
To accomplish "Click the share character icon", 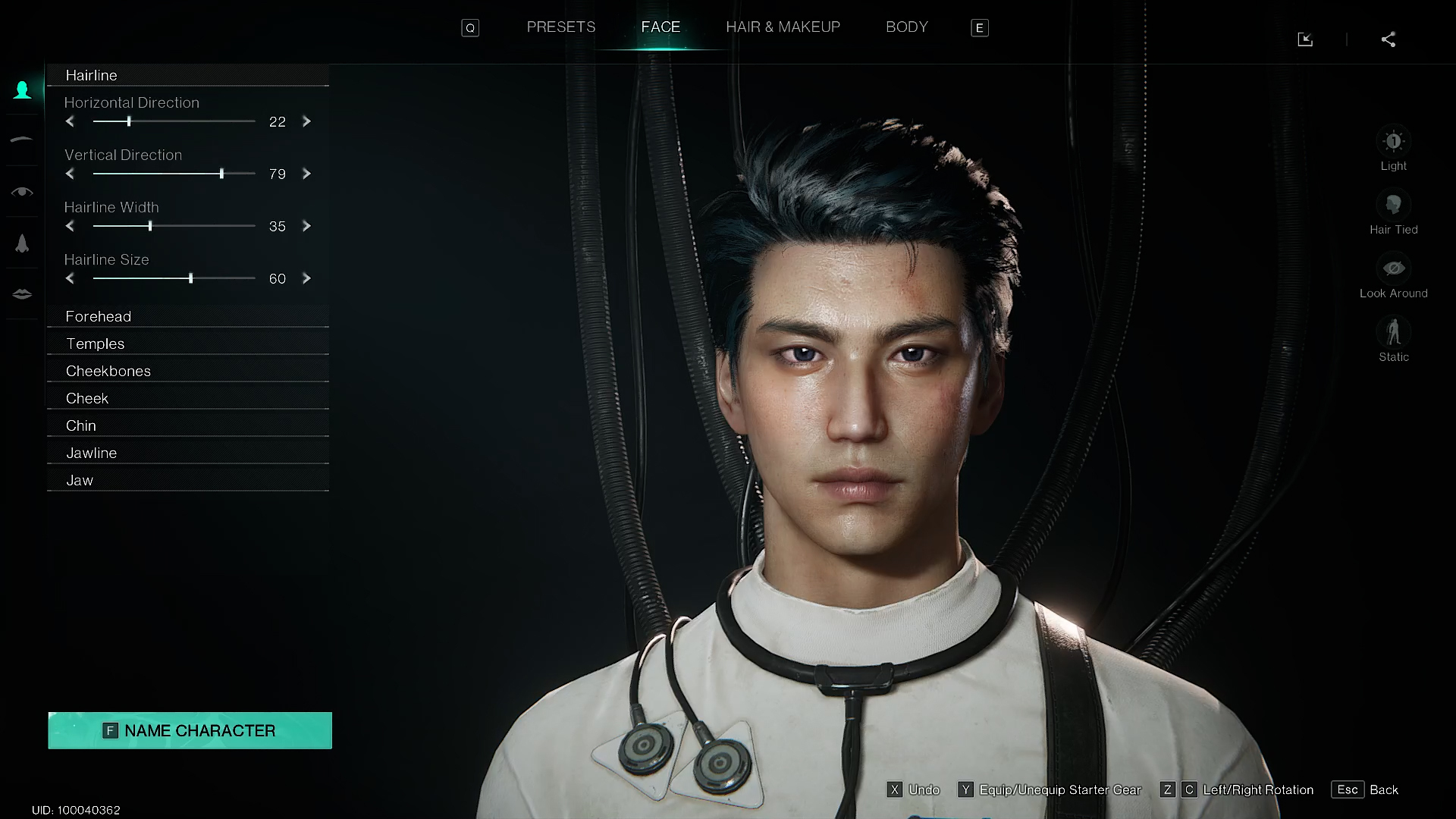I will [1389, 39].
